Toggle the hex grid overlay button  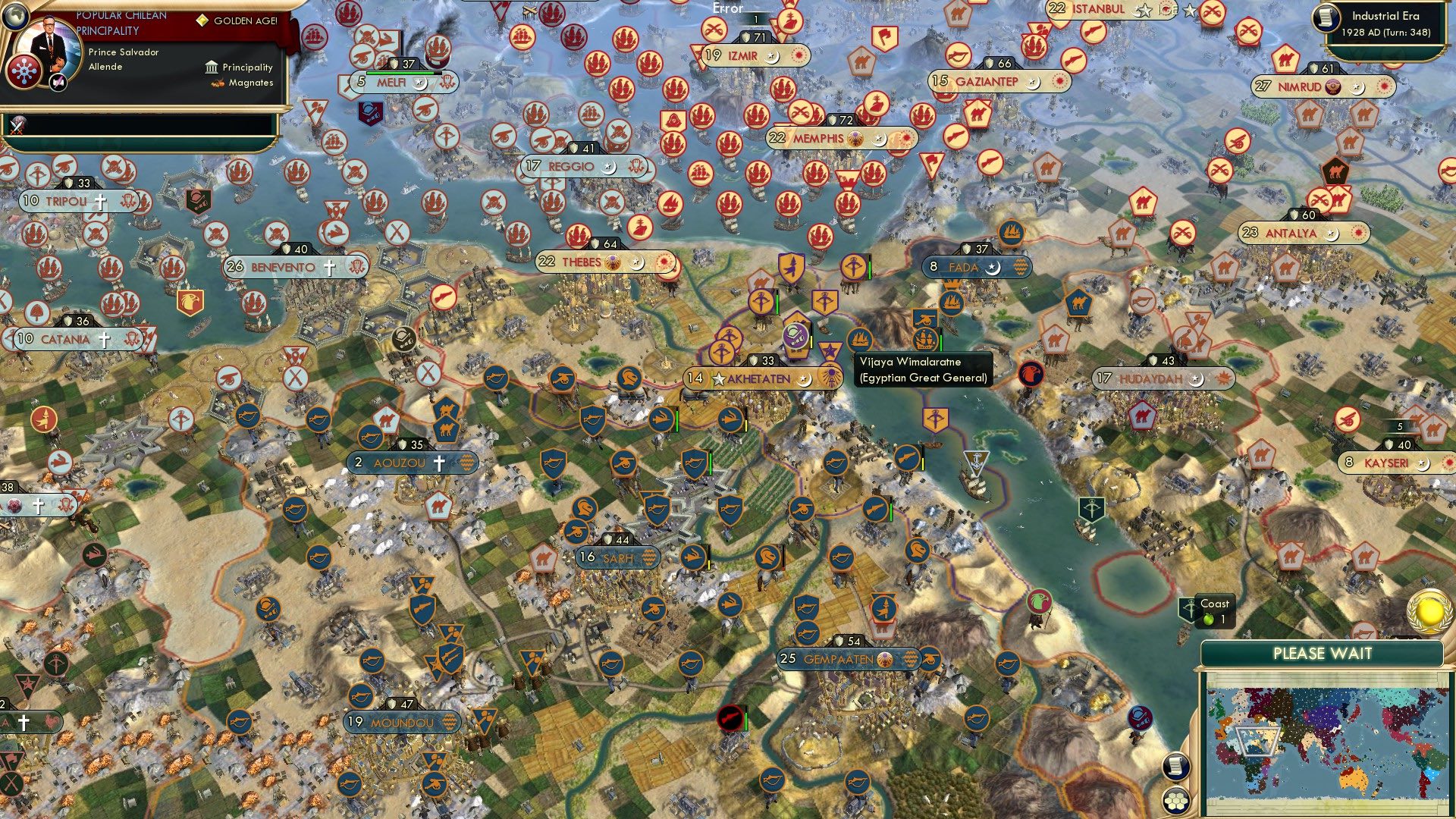[1176, 801]
